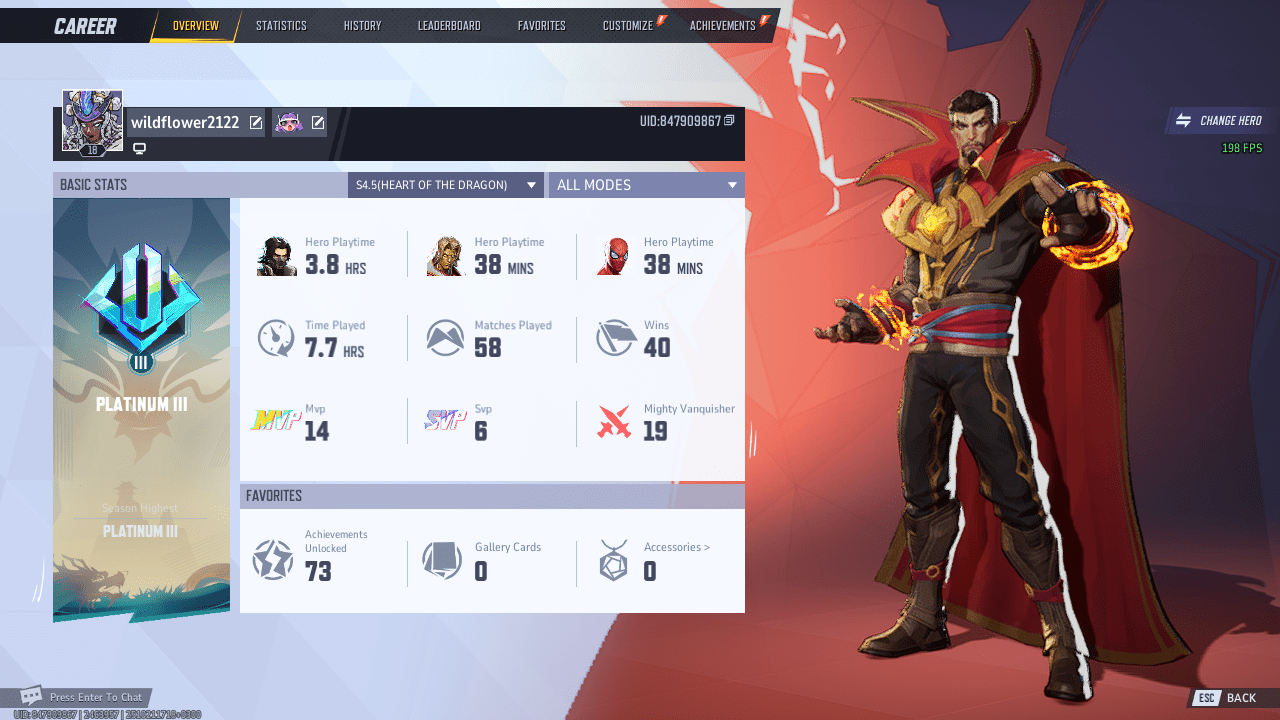Switch to the Statistics tab

point(281,25)
